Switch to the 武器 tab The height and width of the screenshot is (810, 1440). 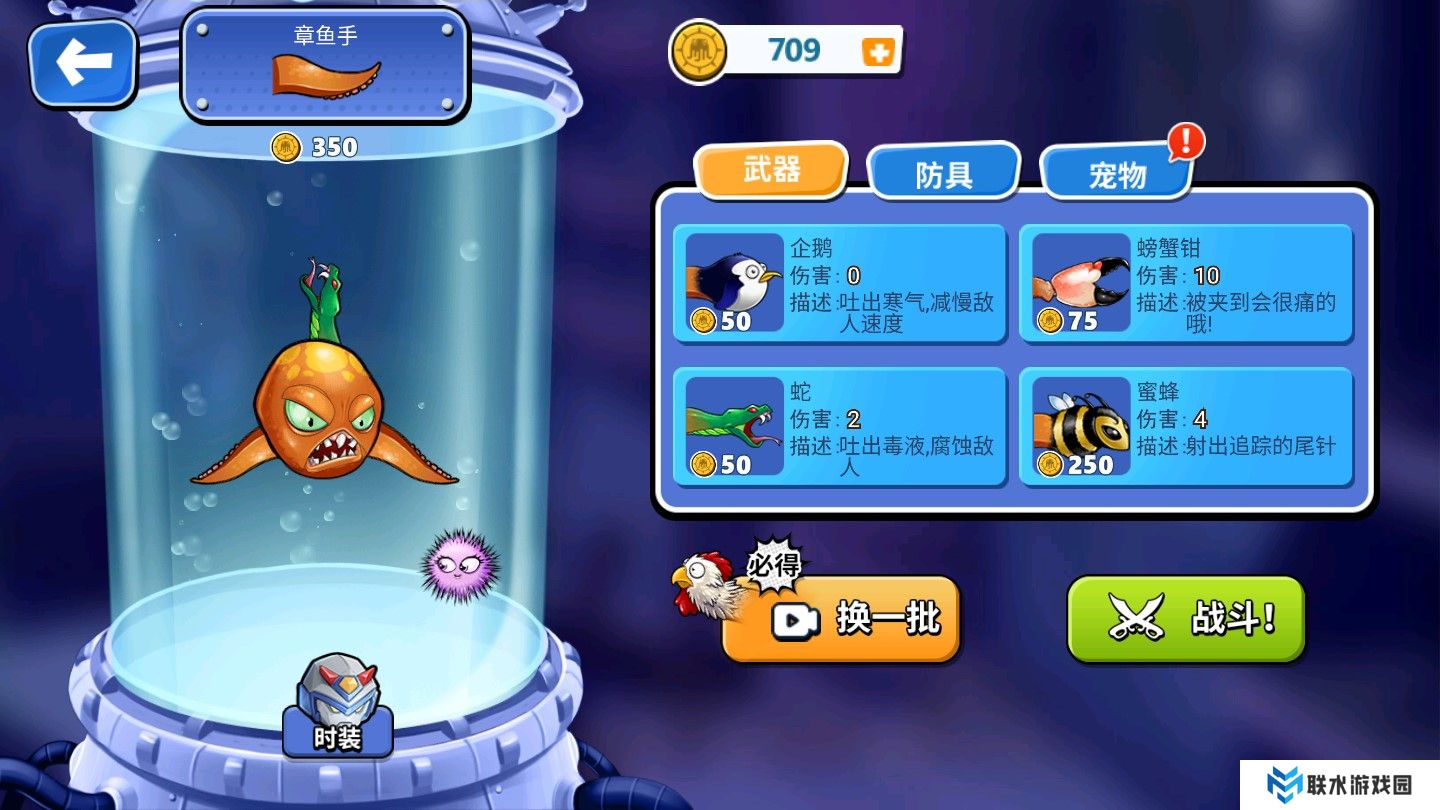pyautogui.click(x=771, y=170)
